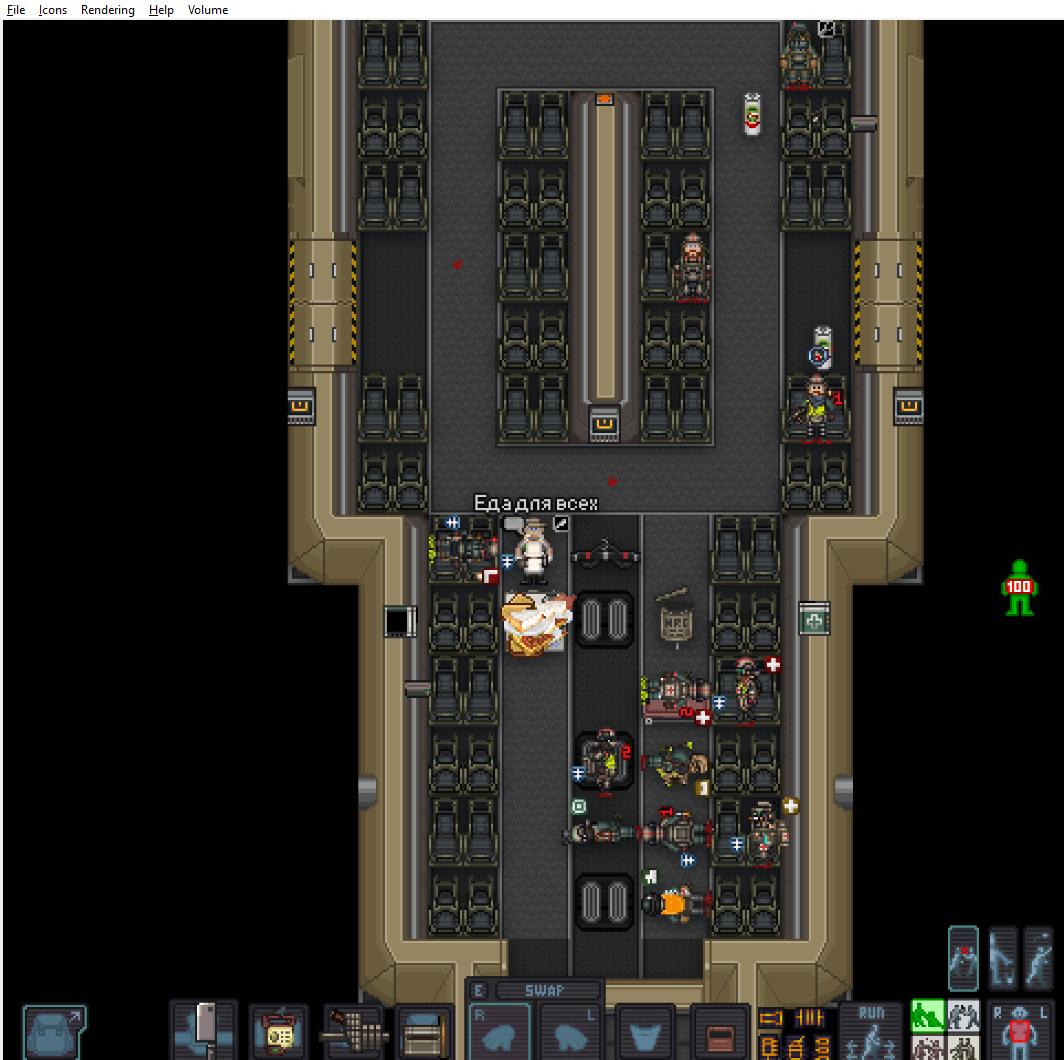Click the green health status figure
The width and height of the screenshot is (1064, 1060).
point(1018,587)
